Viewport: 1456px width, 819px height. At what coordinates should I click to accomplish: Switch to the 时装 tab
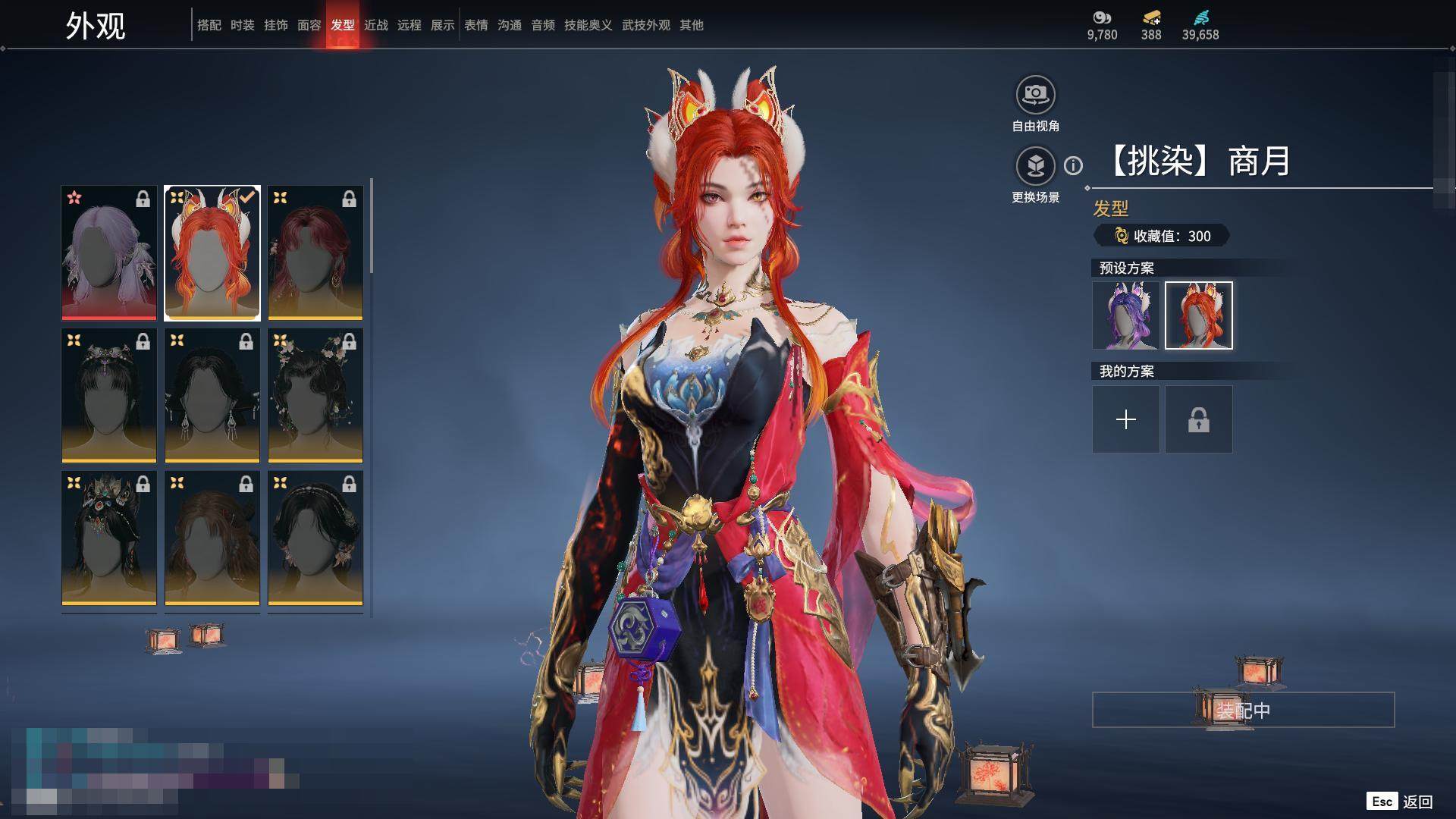[x=242, y=25]
